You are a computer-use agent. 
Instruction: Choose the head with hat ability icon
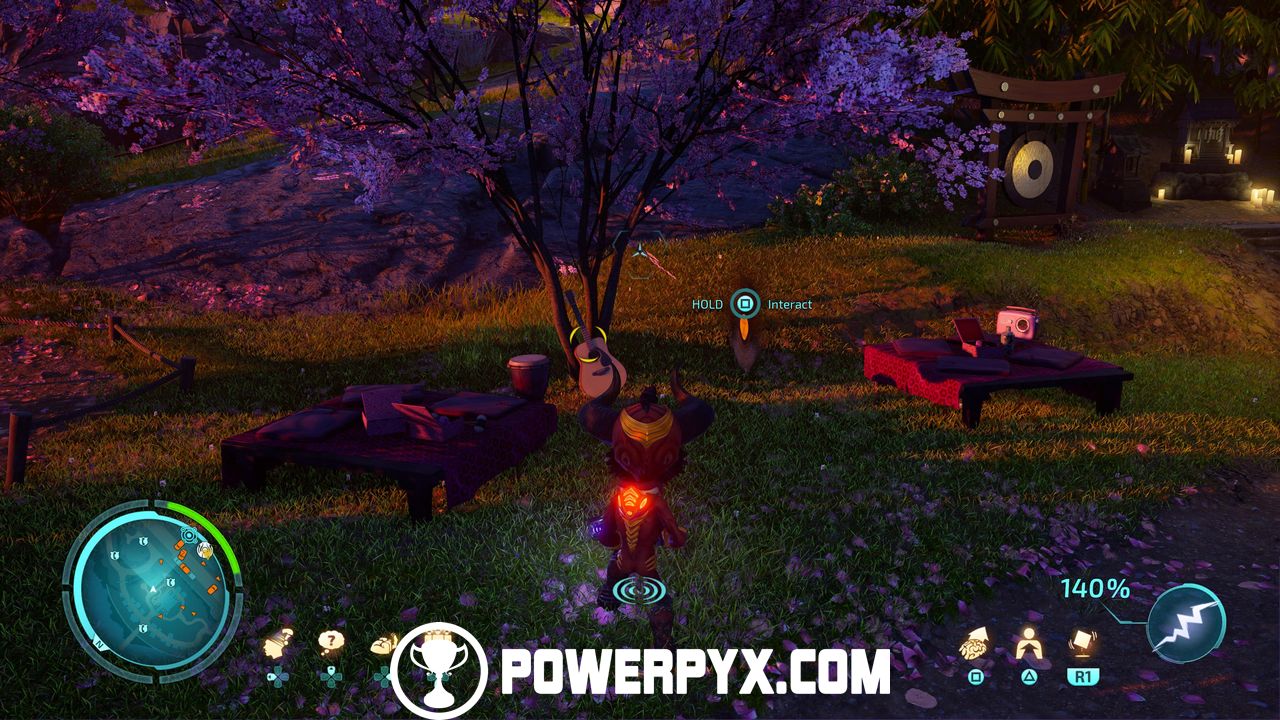pos(278,645)
